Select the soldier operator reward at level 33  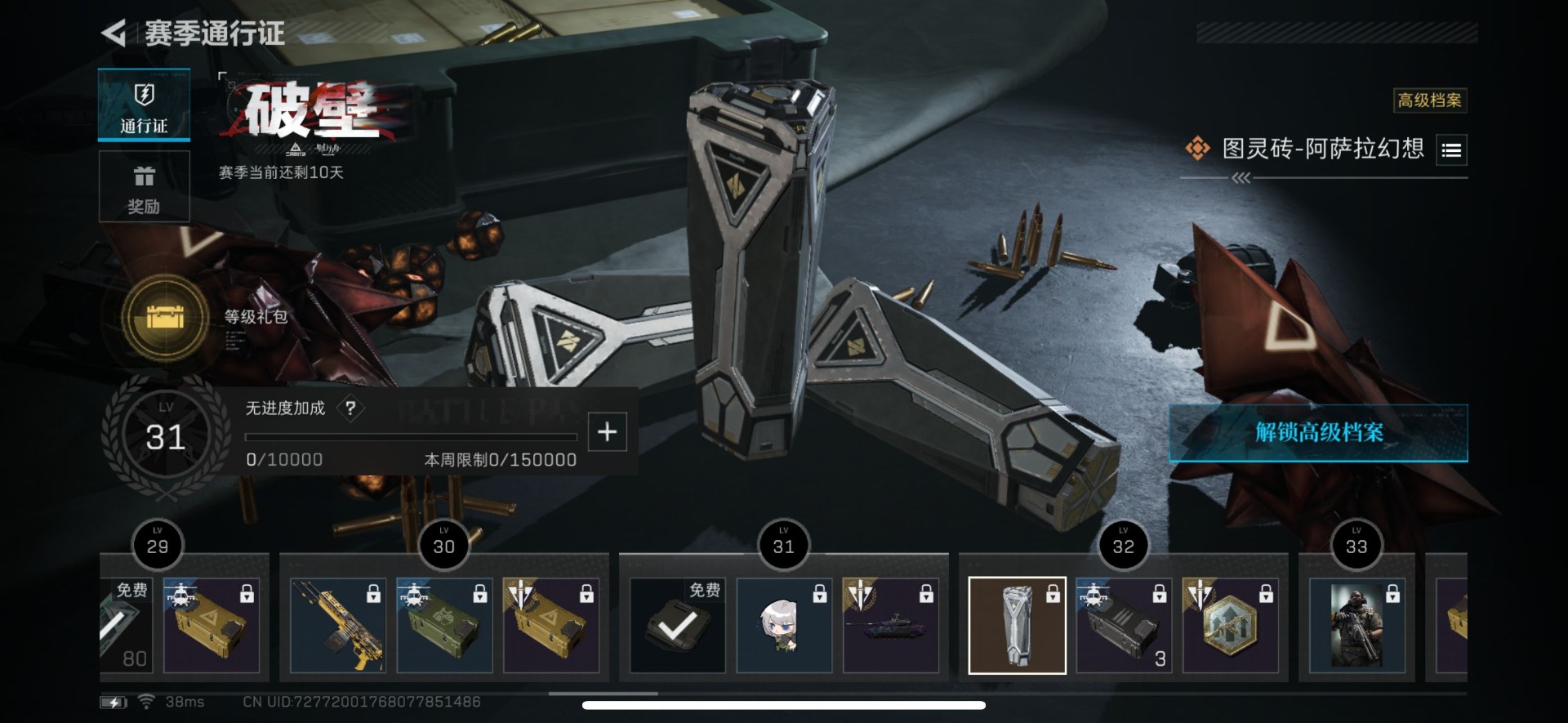(1356, 625)
